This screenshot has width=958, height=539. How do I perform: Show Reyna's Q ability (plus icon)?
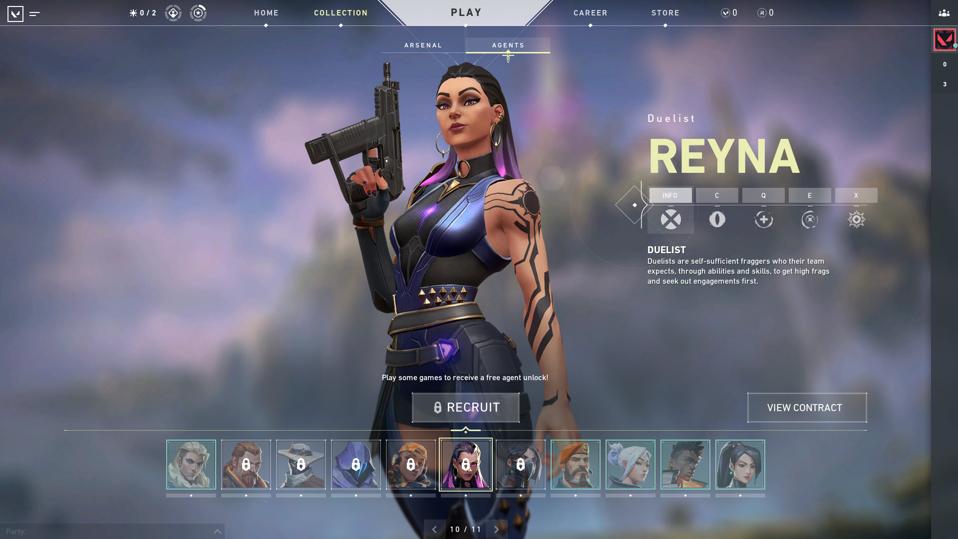(x=763, y=219)
